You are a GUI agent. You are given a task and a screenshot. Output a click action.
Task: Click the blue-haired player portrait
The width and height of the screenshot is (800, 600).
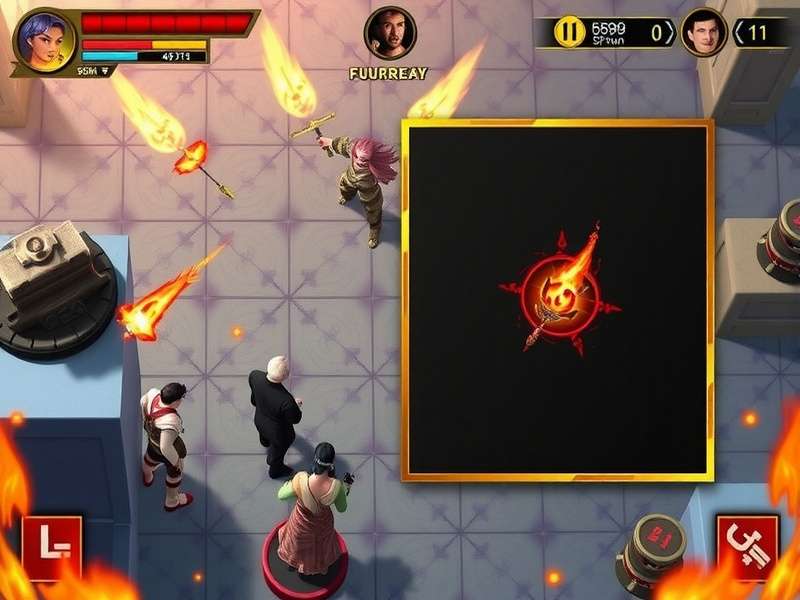(x=44, y=40)
